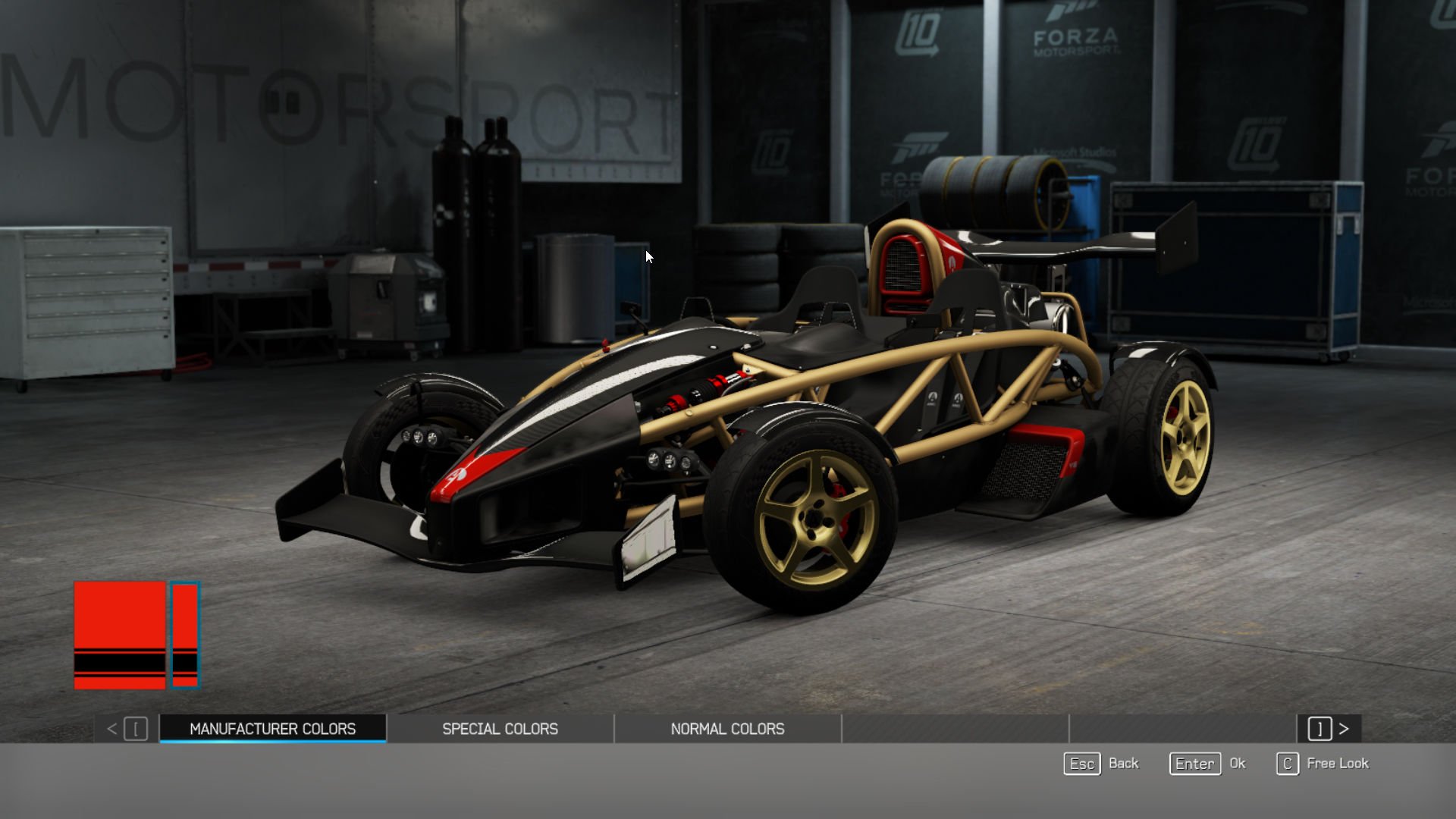Viewport: 1456px width, 819px height.
Task: Activate Free Look
Action: point(1338,764)
